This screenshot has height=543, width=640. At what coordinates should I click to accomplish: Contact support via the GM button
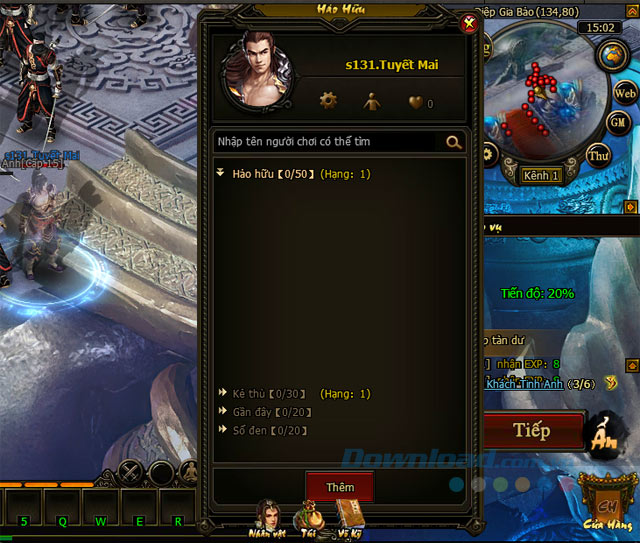tap(619, 122)
